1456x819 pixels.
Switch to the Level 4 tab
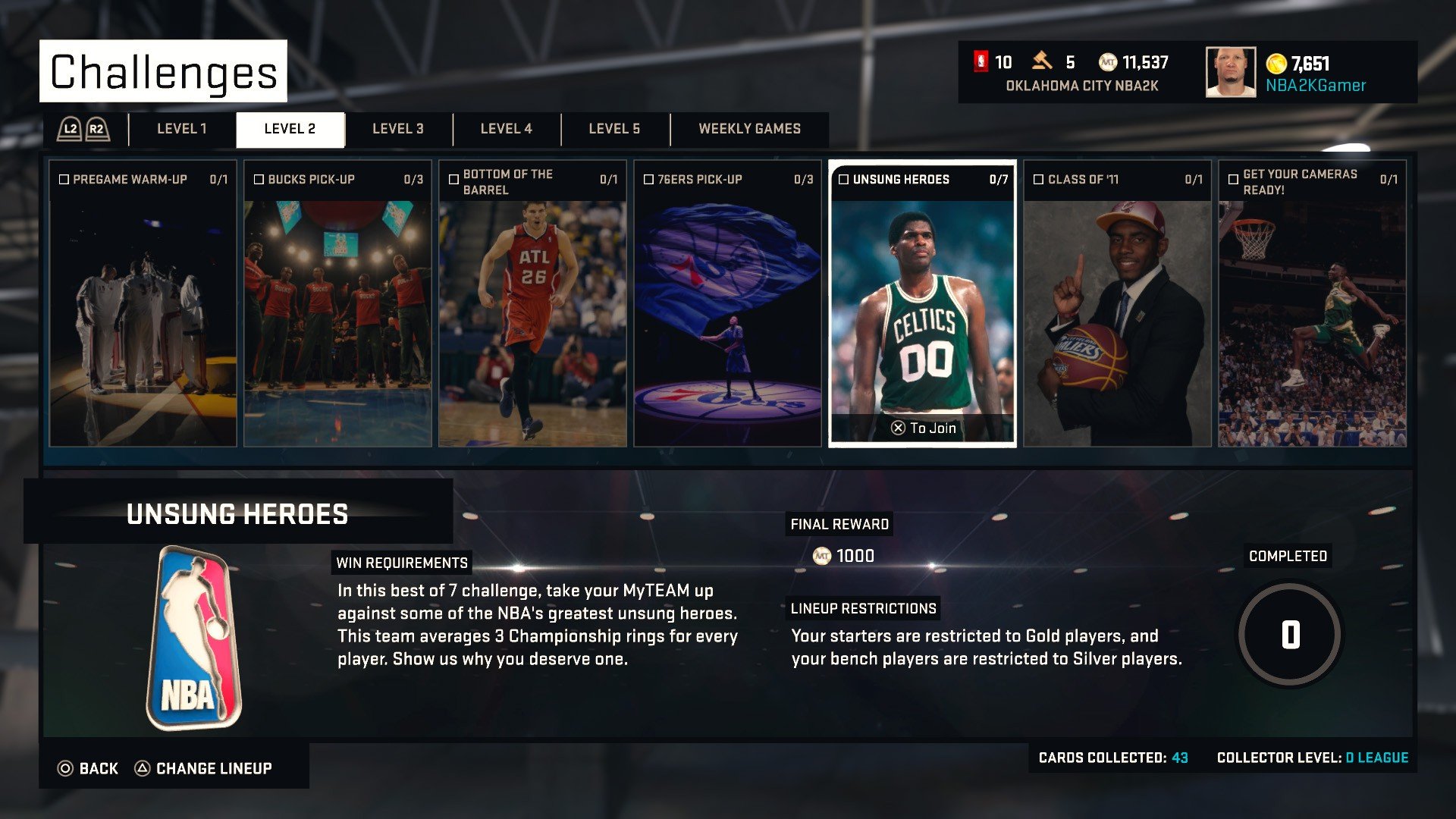[506, 129]
